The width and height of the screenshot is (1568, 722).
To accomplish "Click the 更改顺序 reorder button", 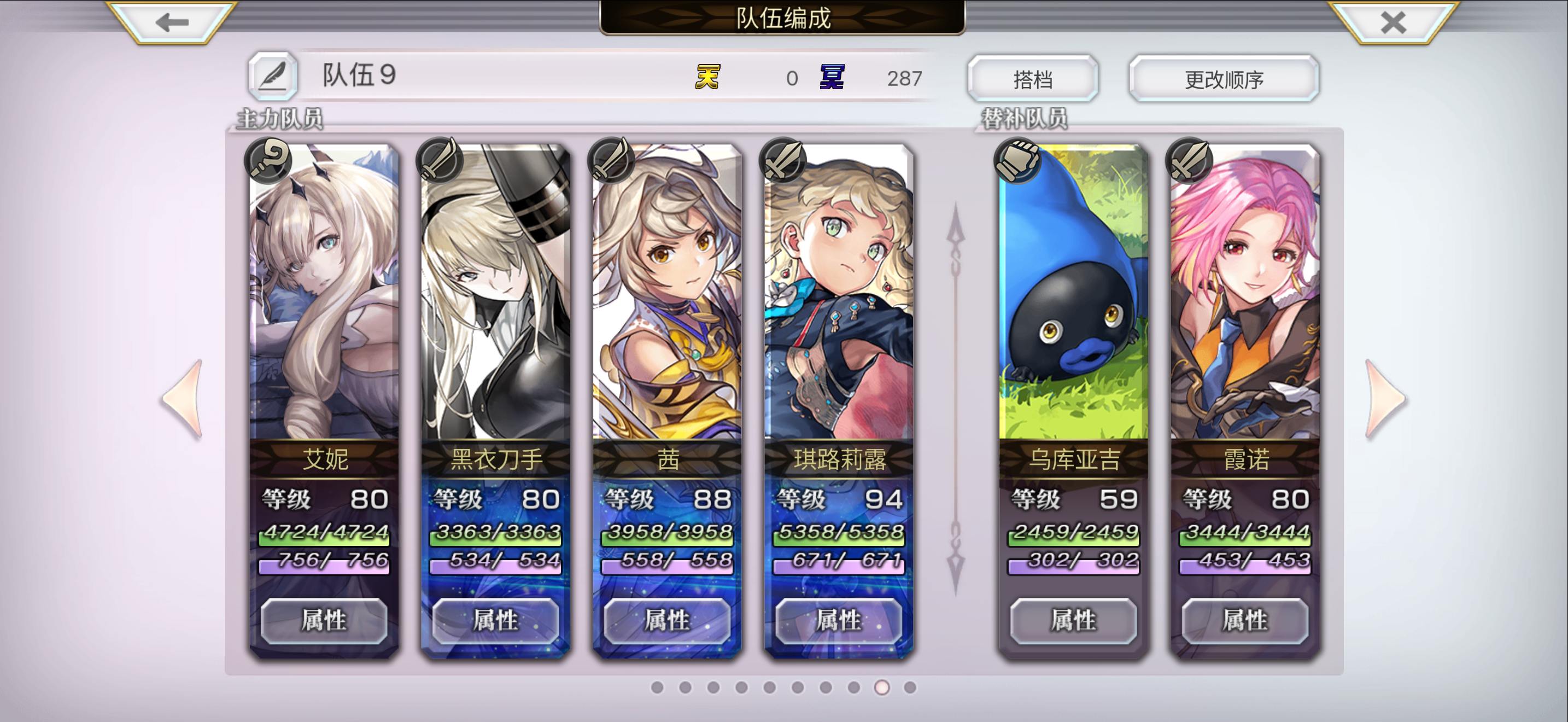I will [1222, 78].
